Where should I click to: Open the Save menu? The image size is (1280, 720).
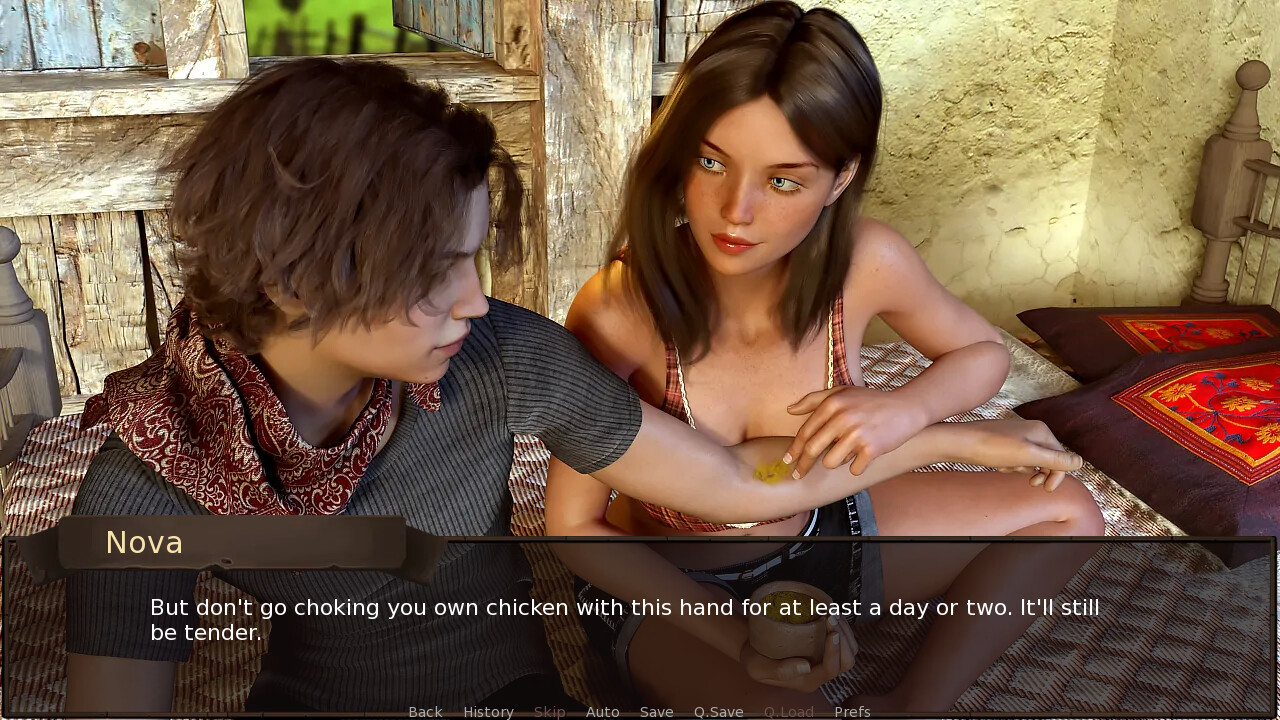[x=656, y=711]
